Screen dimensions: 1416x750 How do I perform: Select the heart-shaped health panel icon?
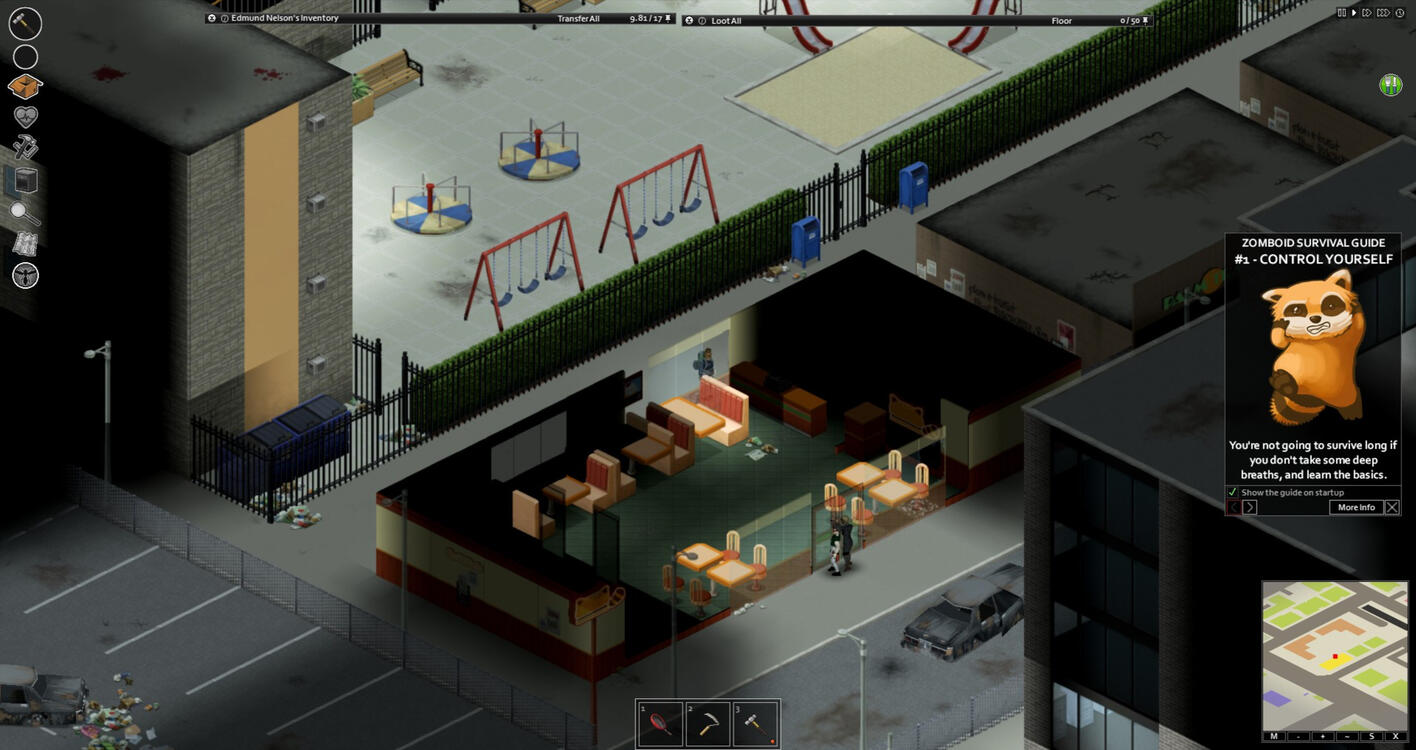coord(25,117)
